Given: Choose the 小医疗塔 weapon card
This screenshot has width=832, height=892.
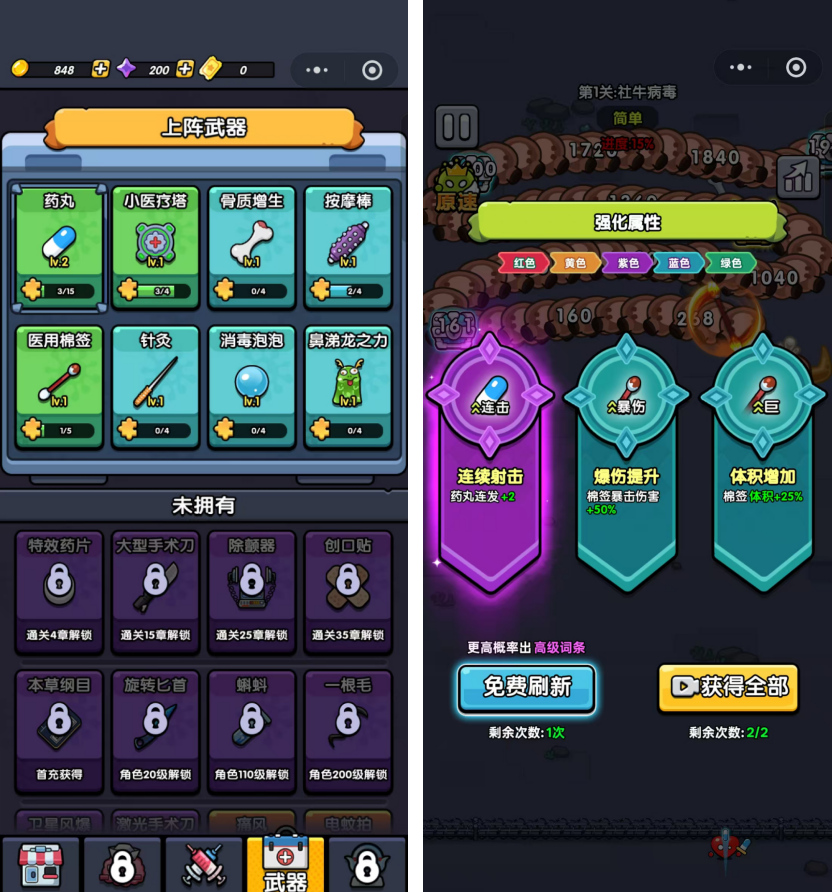Looking at the screenshot, I should 155,246.
